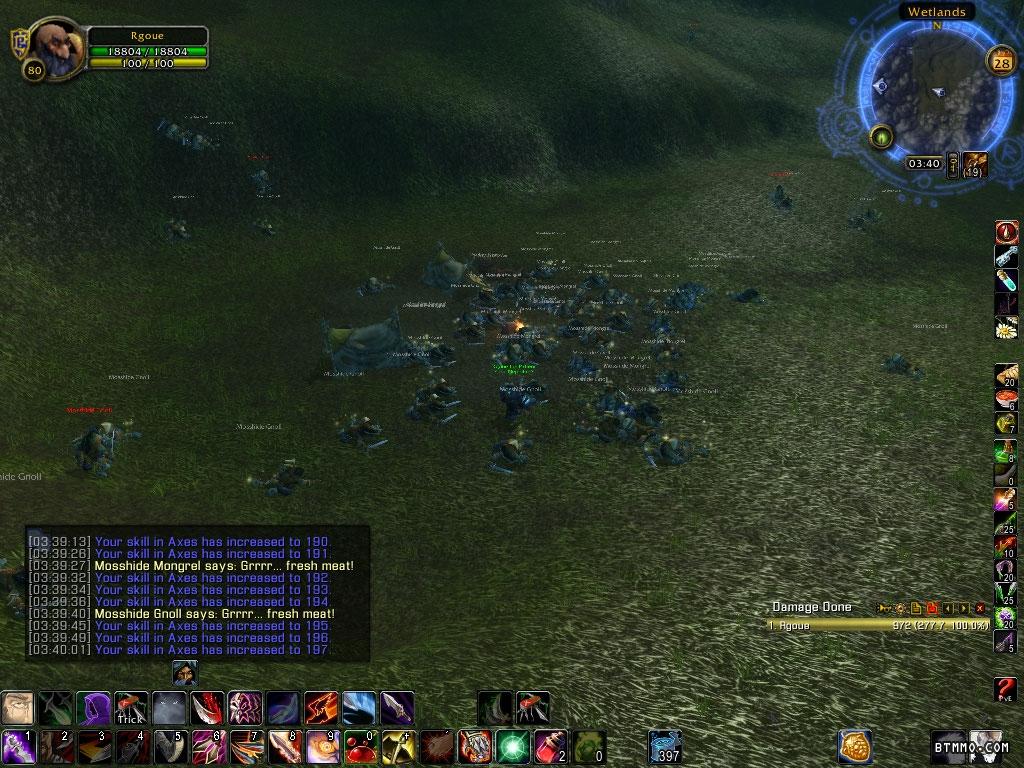Screen dimensions: 1024x768
Task: Click the red question mark PvE button
Action: coord(1006,689)
